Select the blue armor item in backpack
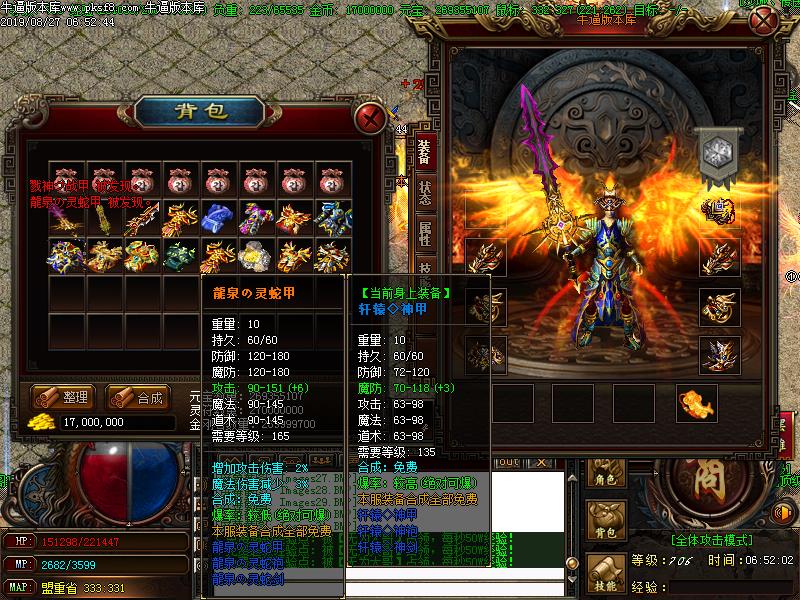The height and width of the screenshot is (600, 800). (217, 216)
